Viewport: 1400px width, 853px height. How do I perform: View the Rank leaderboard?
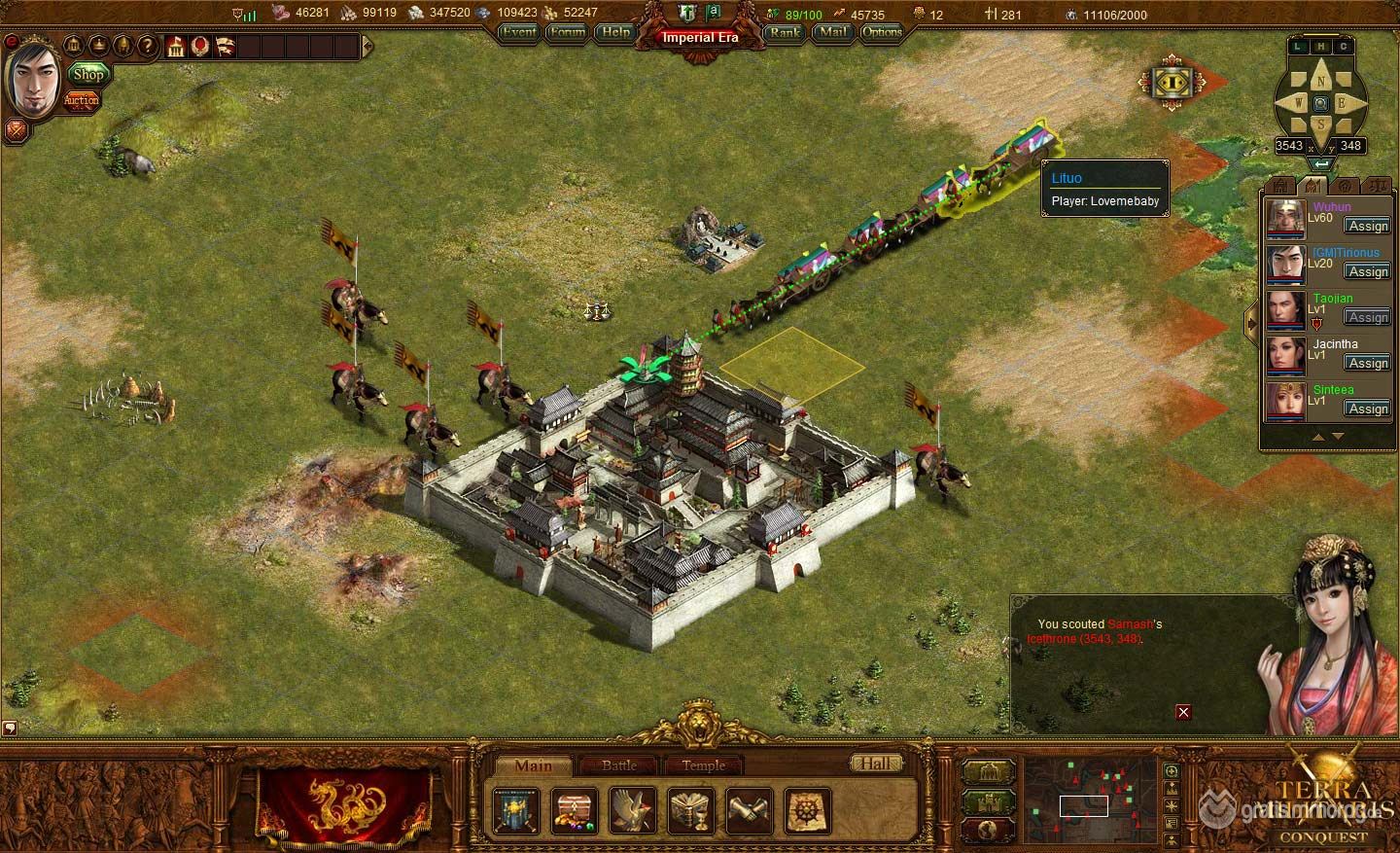pos(784,32)
